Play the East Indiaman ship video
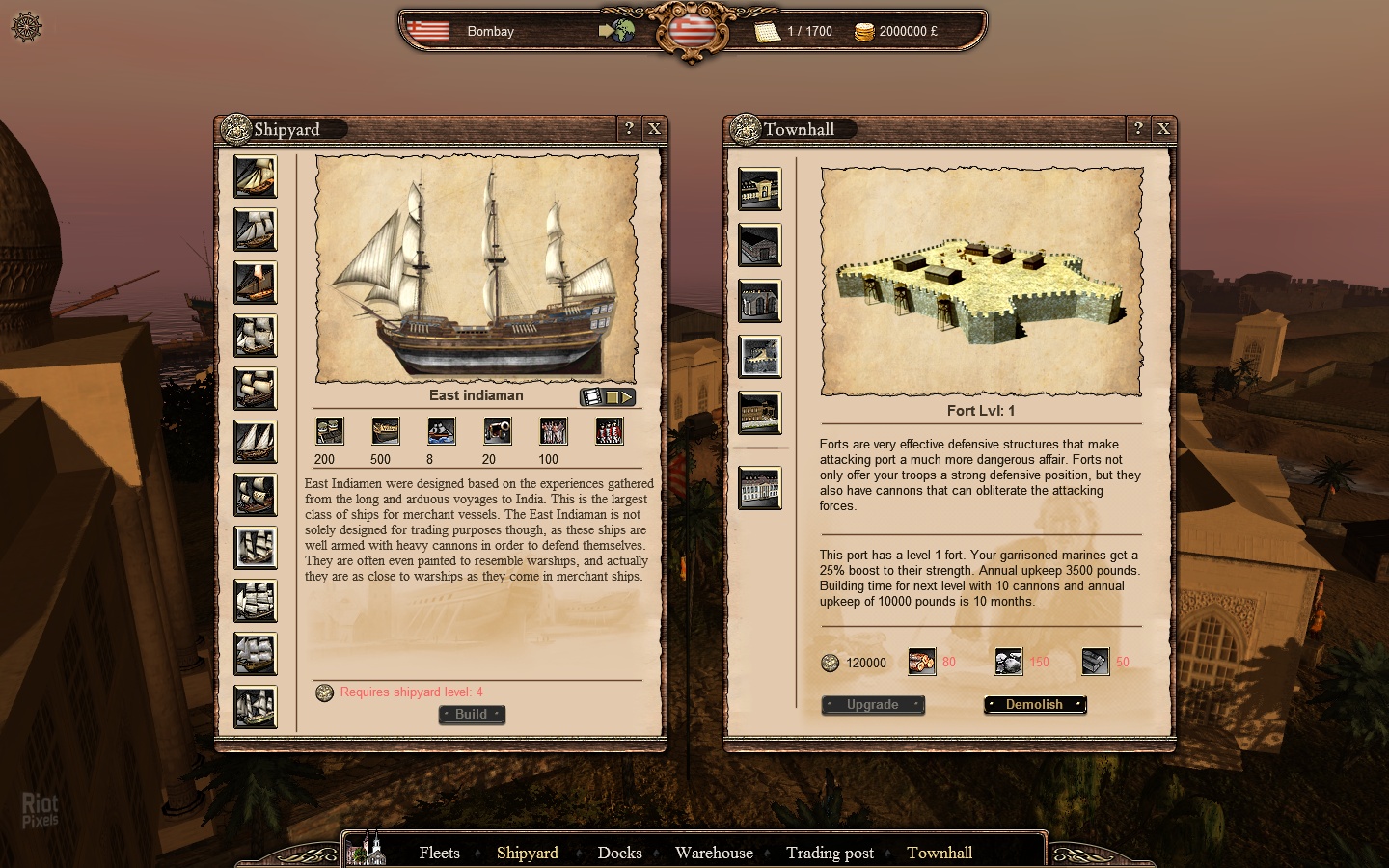Screen dimensions: 1389x868 [x=608, y=396]
